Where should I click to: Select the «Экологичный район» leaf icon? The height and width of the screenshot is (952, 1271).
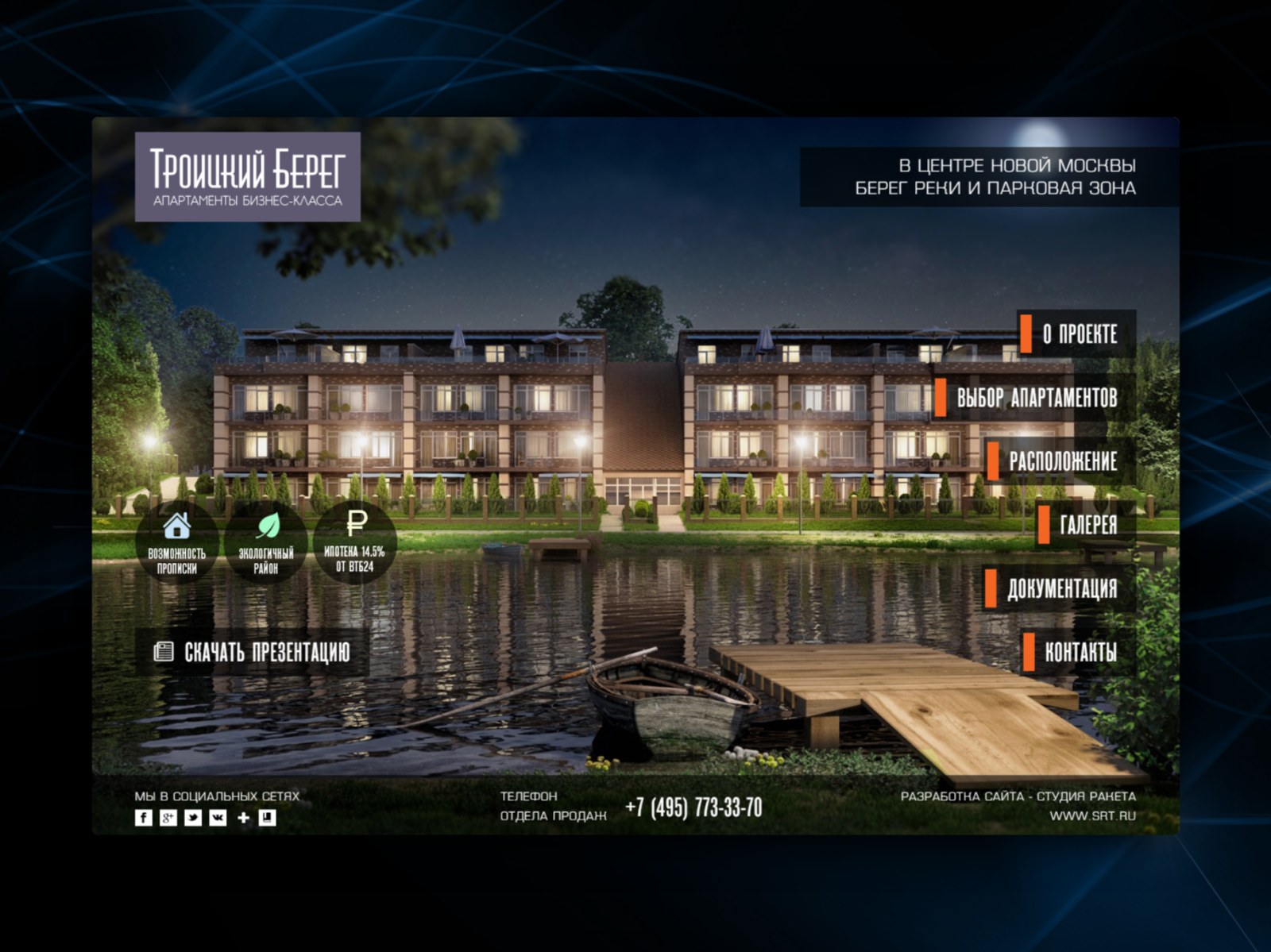(x=267, y=526)
